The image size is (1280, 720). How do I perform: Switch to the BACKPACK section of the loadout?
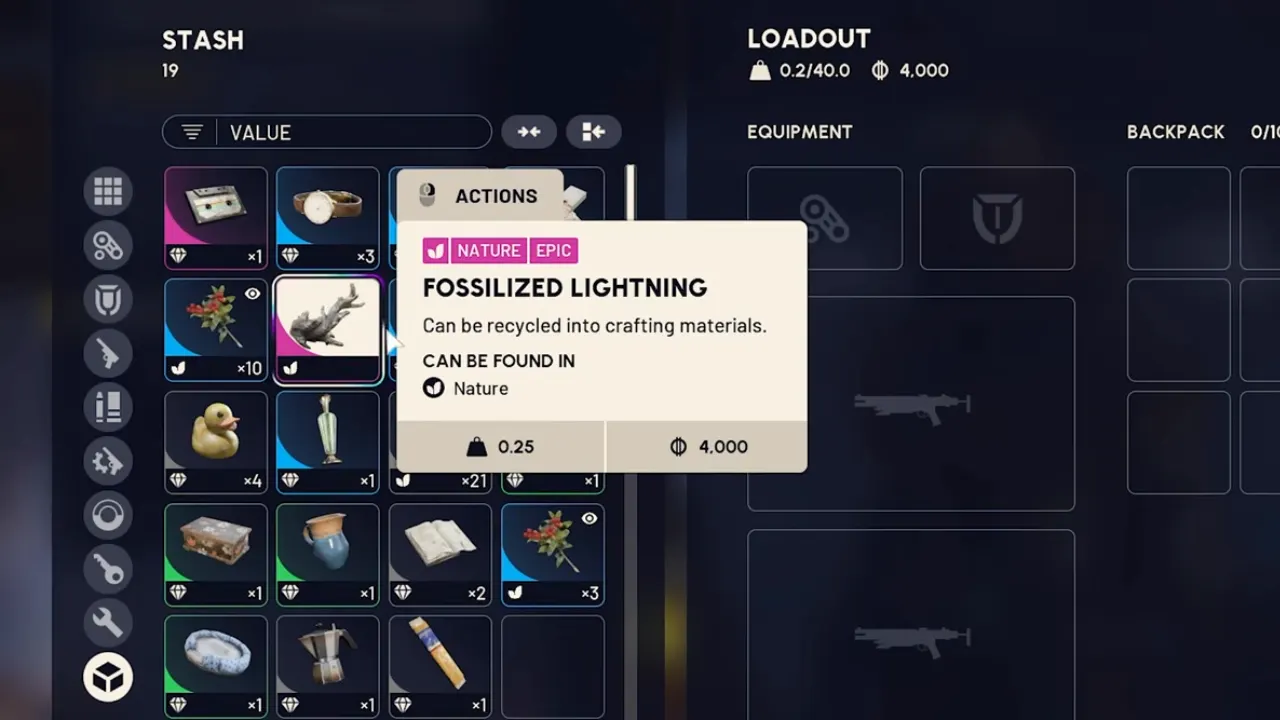tap(1176, 131)
